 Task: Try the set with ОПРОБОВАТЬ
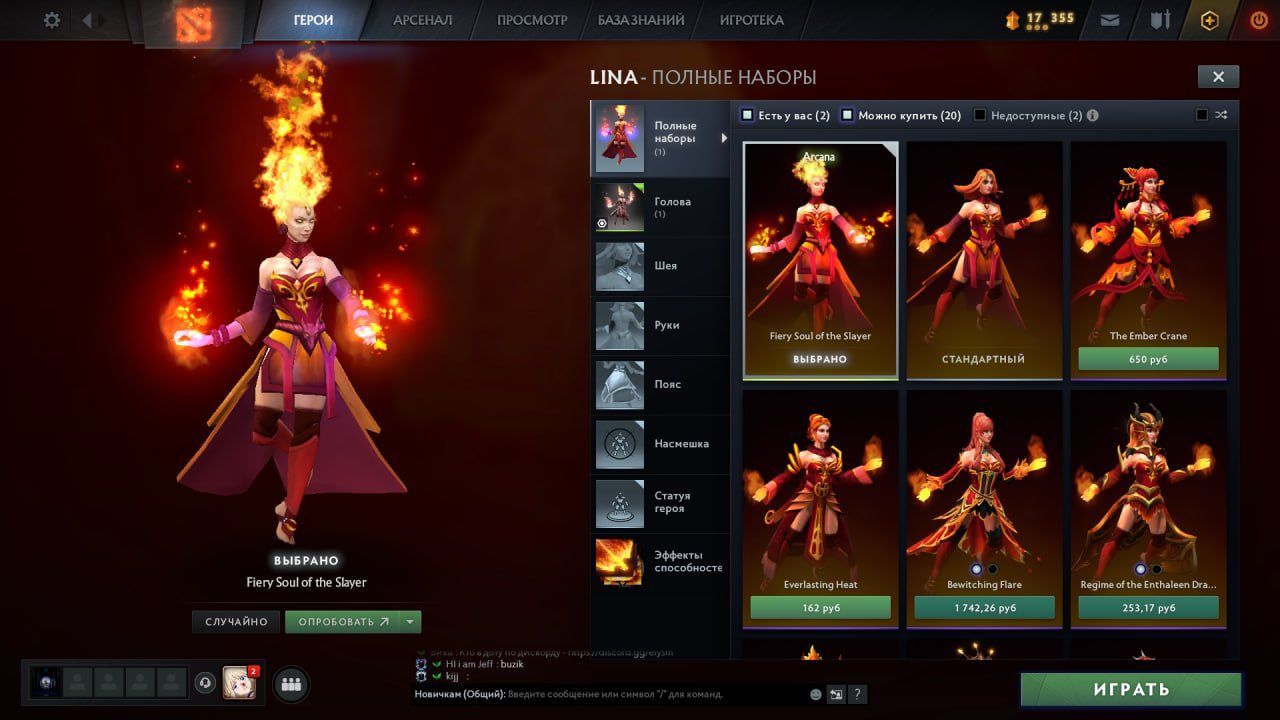342,622
